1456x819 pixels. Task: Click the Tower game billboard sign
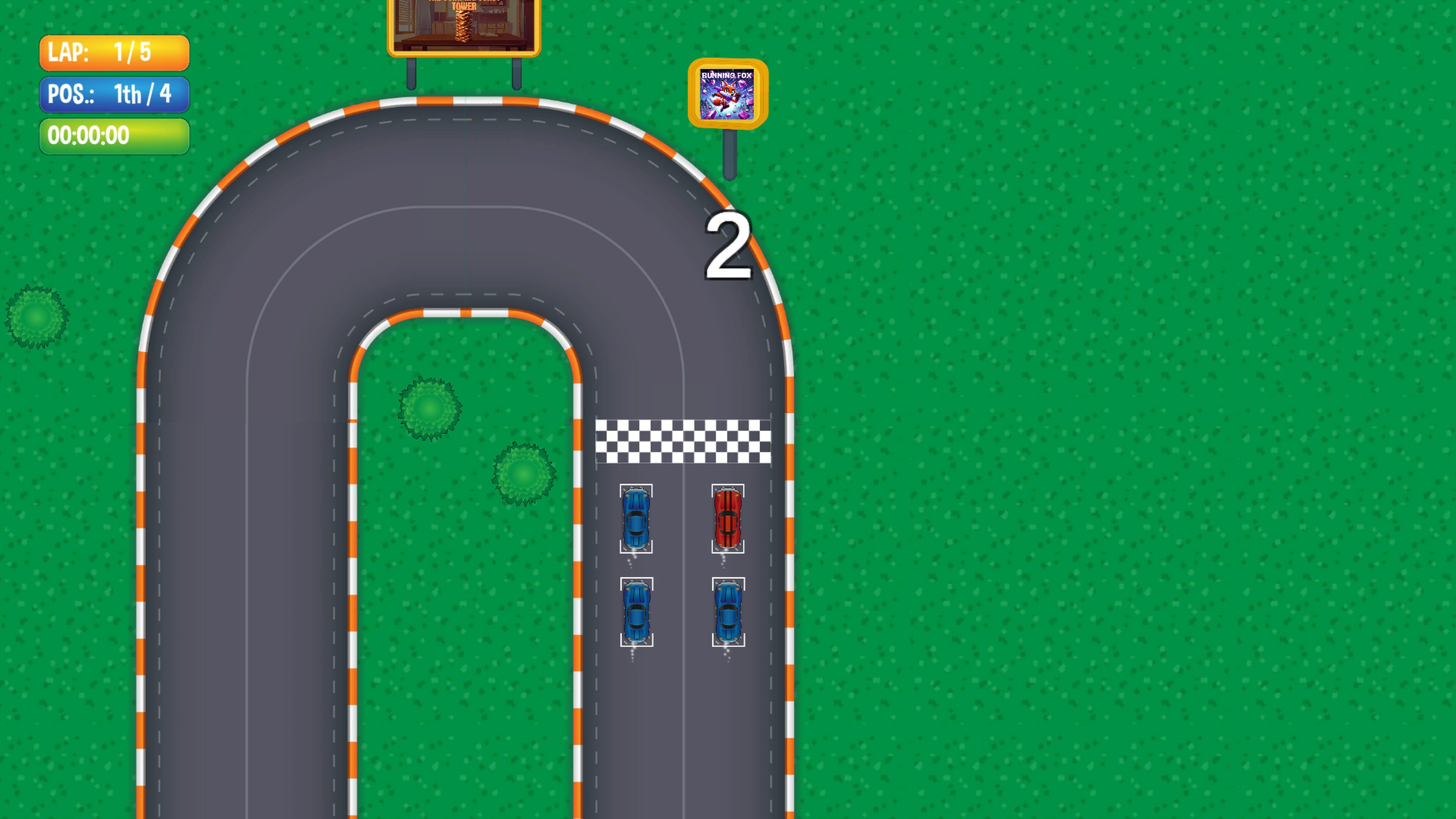click(463, 25)
